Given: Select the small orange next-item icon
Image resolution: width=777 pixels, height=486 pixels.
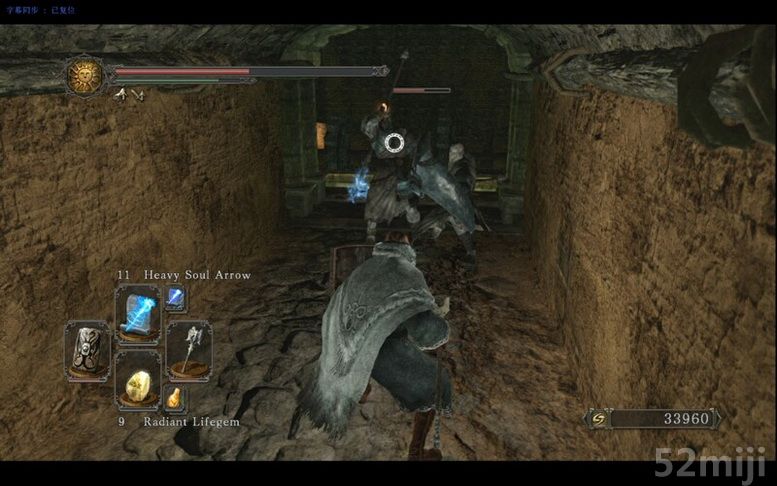Looking at the screenshot, I should coord(175,397).
